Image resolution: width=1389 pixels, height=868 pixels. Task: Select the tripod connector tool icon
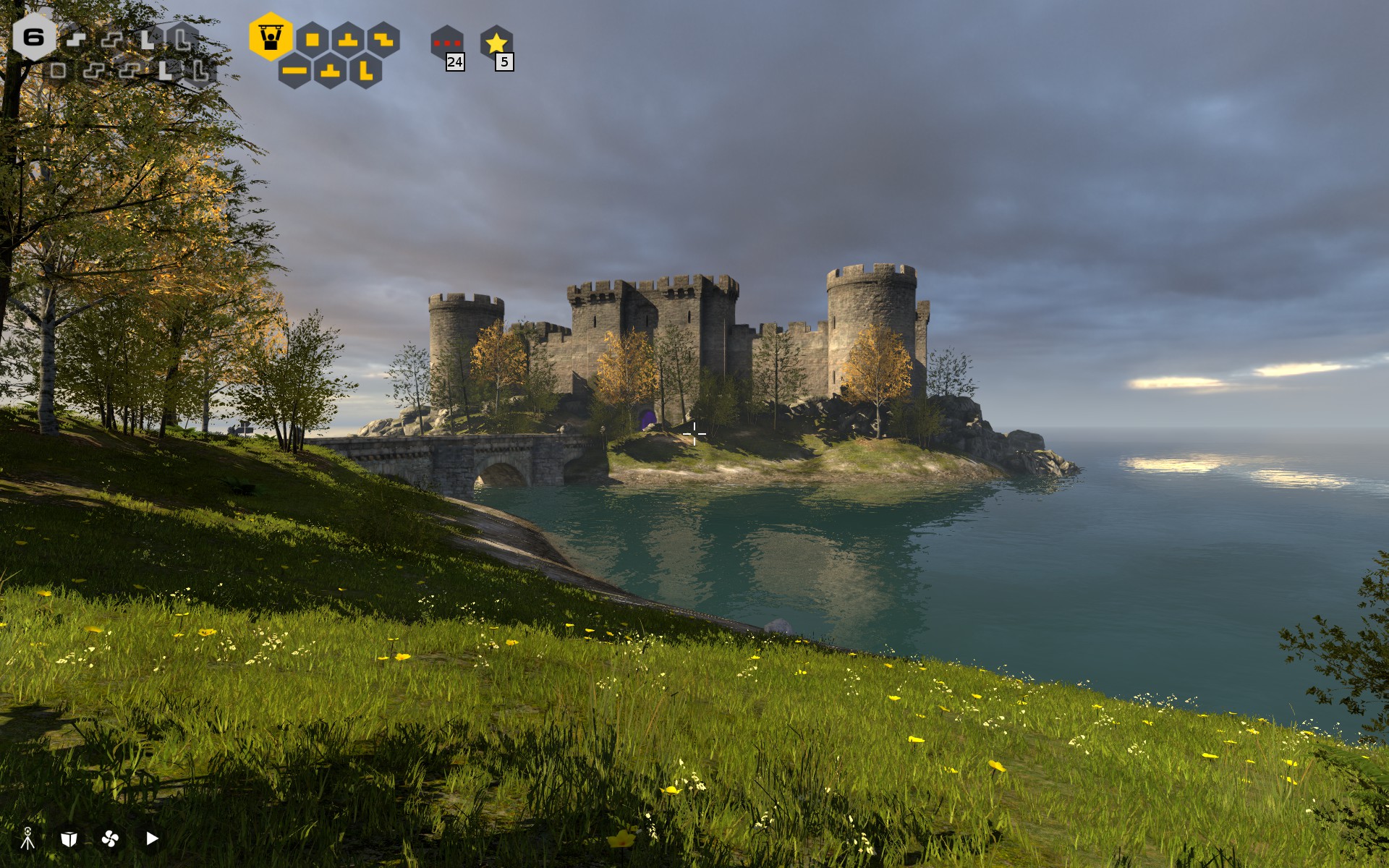click(x=27, y=838)
